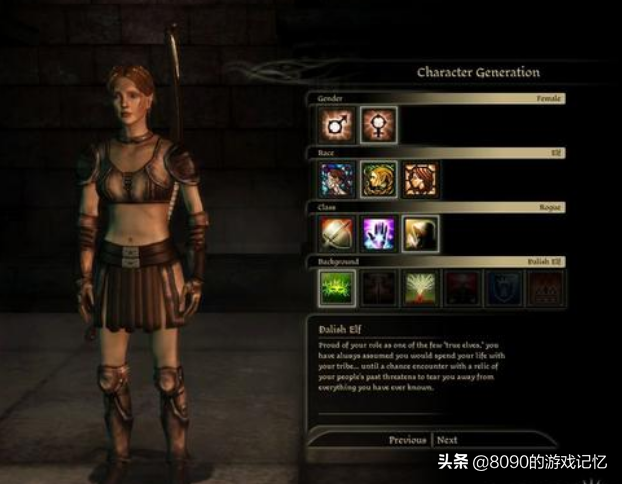Image resolution: width=622 pixels, height=484 pixels.
Task: Continue with the Next button
Action: coord(448,440)
